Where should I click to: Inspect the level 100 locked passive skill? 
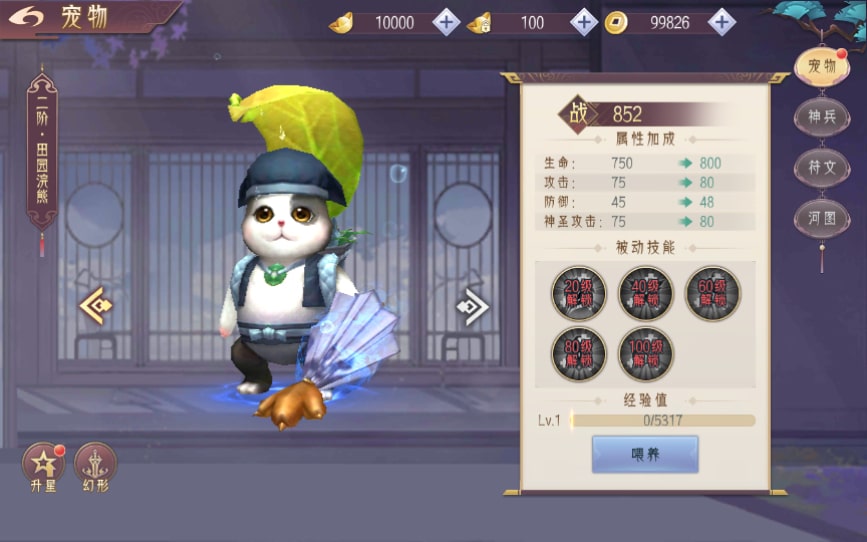[x=645, y=353]
